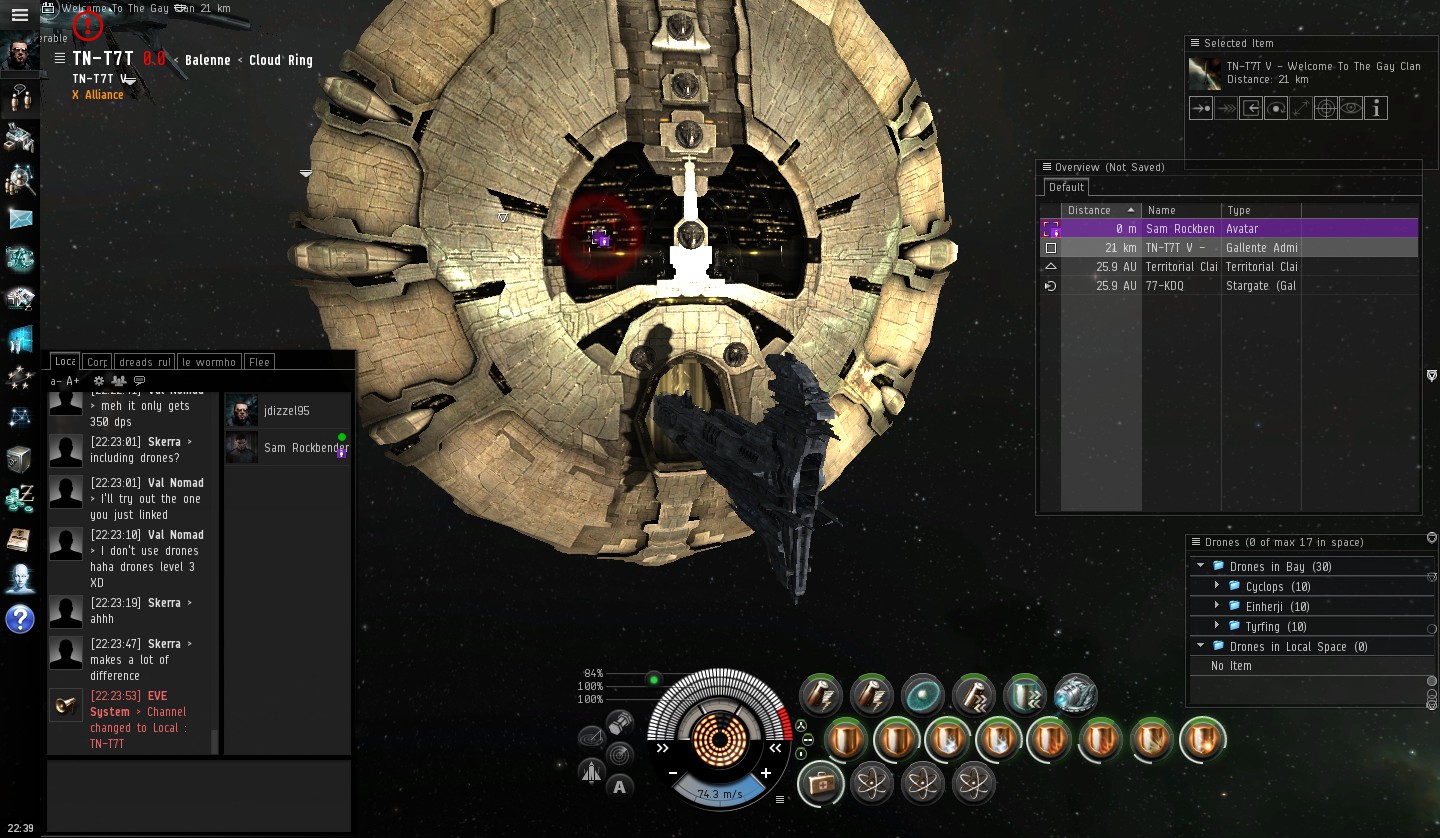Activate the medkit module icon
Screen dimensions: 1440x838
point(820,783)
